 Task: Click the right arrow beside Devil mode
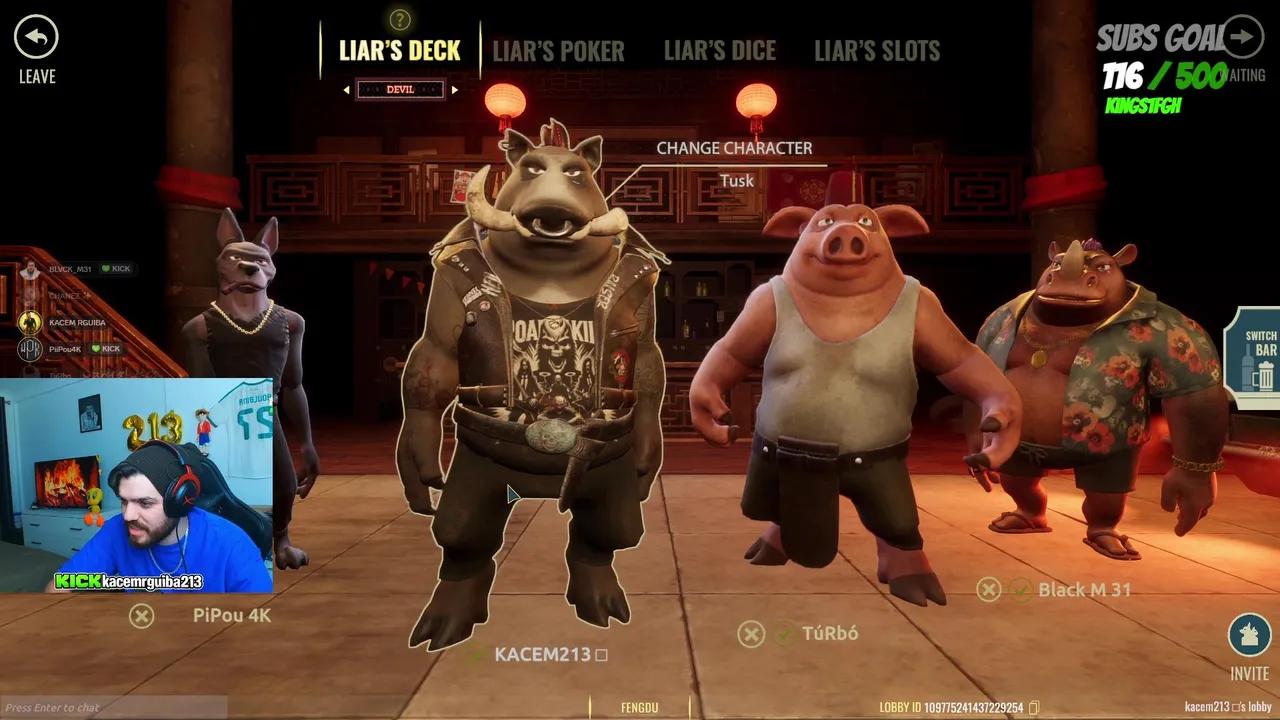(x=455, y=88)
